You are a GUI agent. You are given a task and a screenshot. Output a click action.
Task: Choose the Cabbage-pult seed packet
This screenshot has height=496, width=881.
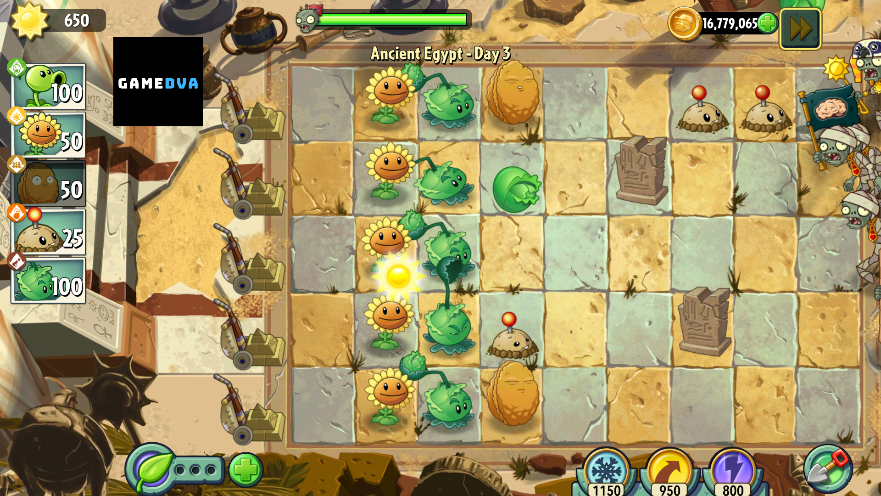pos(48,279)
